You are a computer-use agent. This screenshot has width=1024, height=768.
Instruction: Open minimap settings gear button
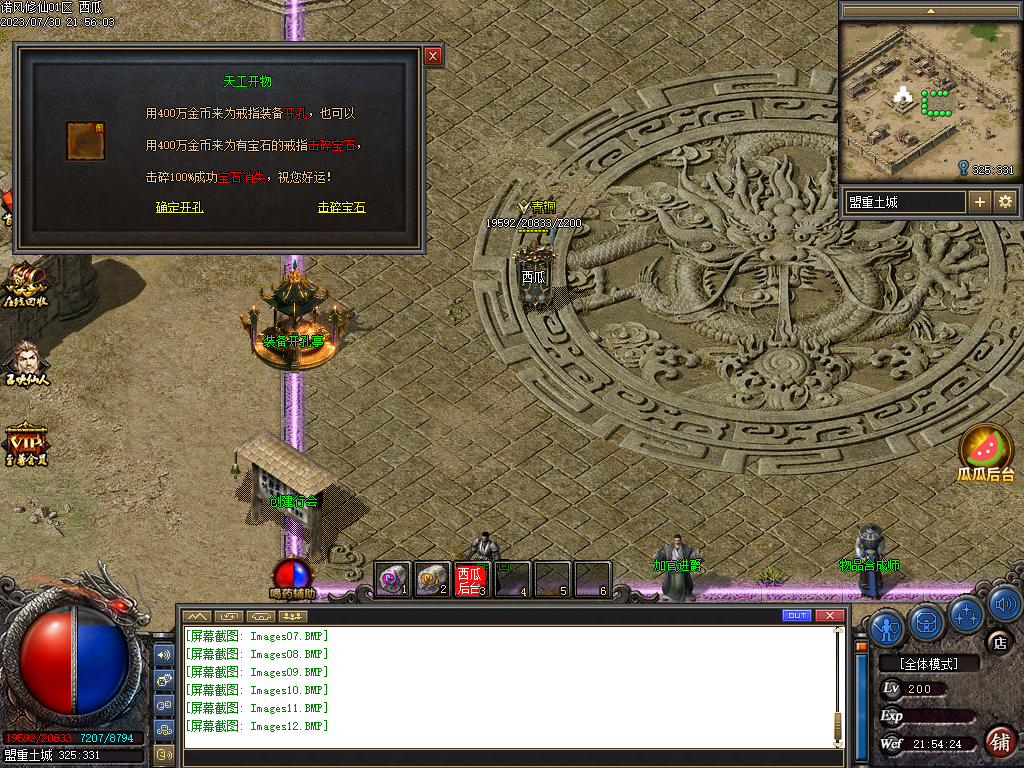pos(1005,202)
